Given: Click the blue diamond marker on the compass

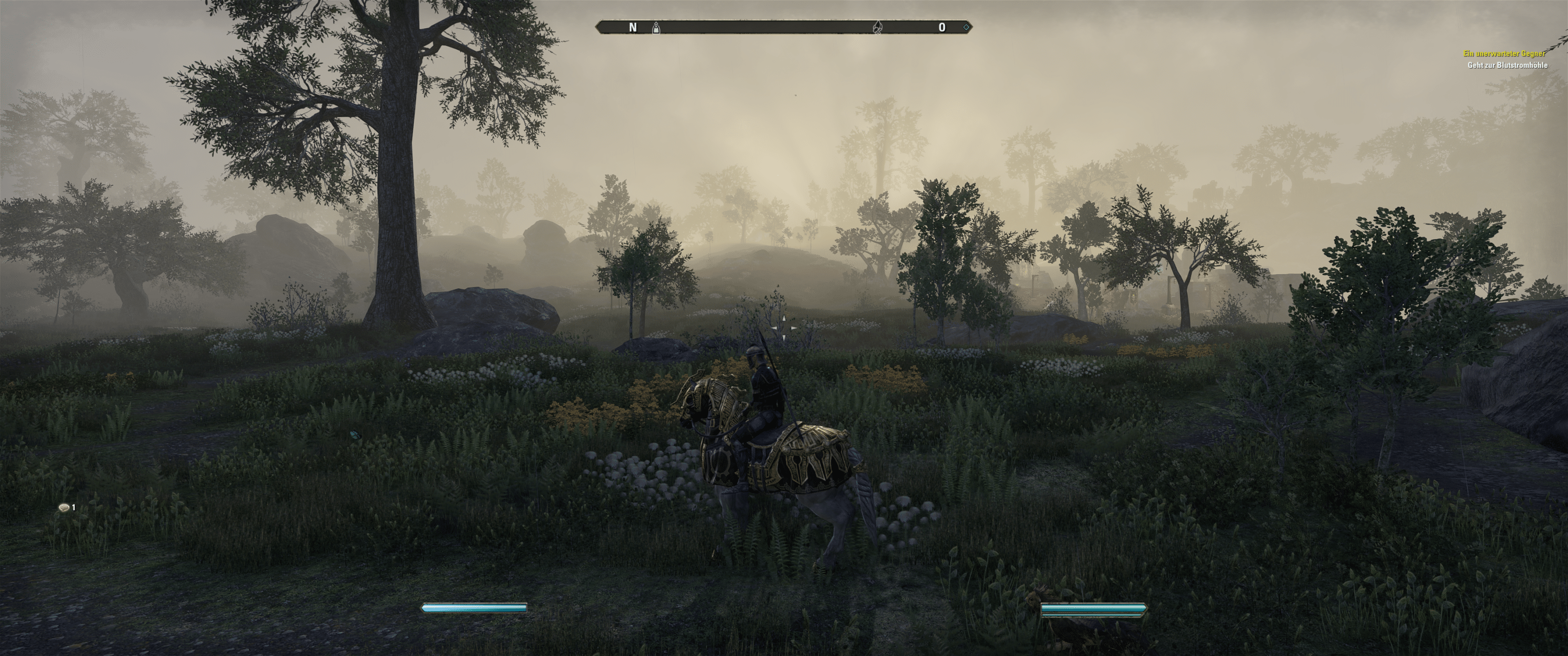Looking at the screenshot, I should (x=965, y=27).
